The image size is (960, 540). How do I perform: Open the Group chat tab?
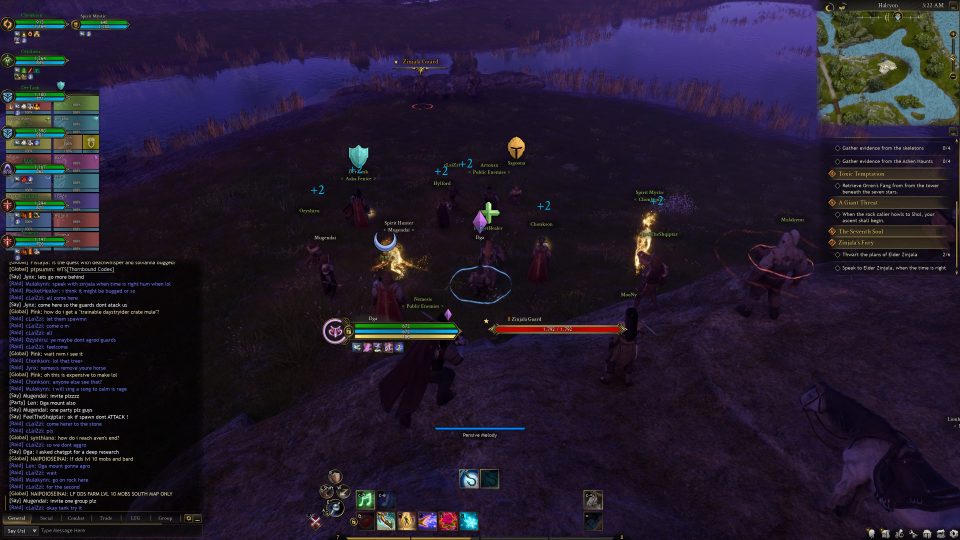click(165, 518)
